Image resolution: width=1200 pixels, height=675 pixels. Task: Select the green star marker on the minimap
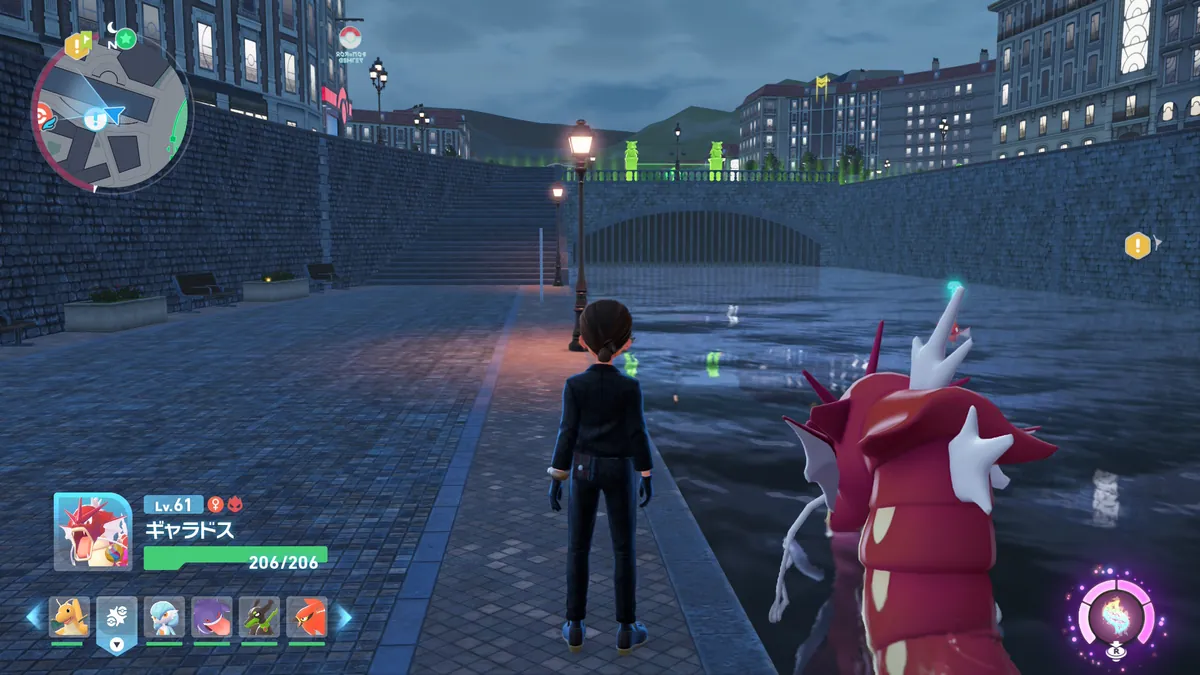126,39
